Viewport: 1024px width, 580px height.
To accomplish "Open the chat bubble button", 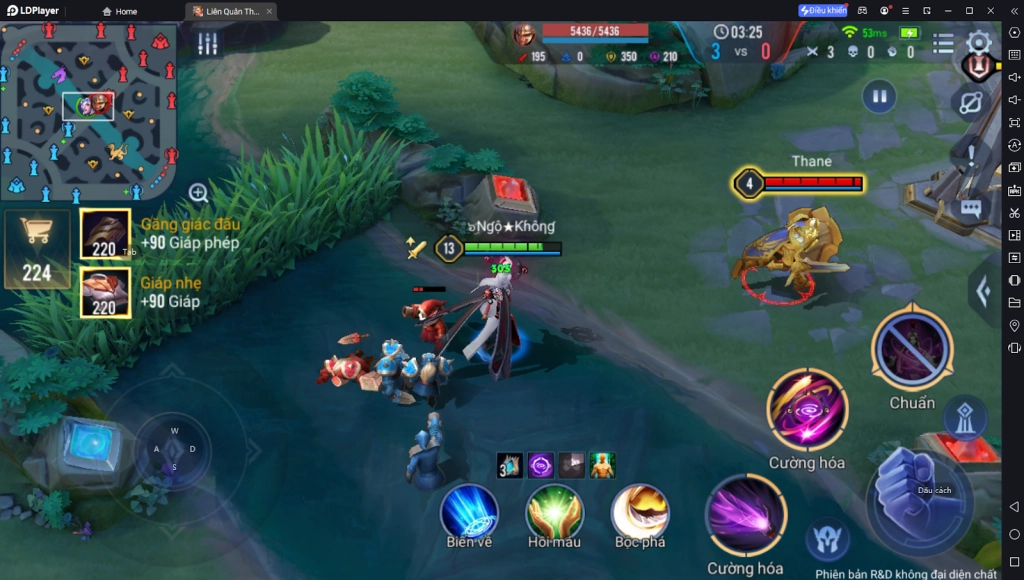I will [970, 208].
